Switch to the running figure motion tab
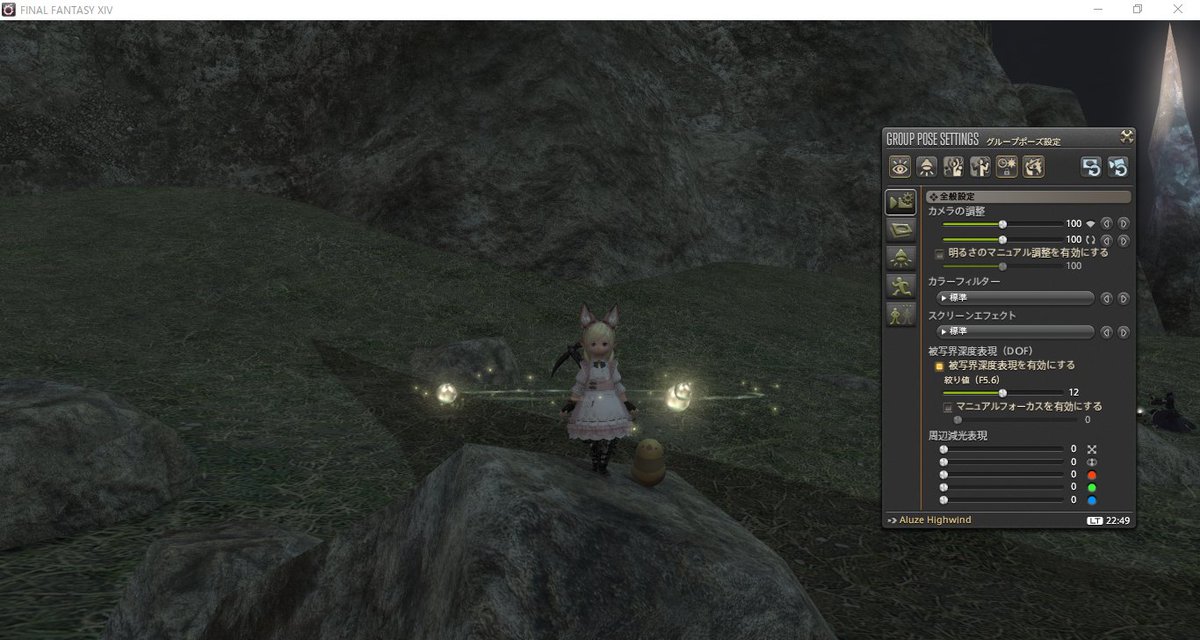This screenshot has width=1200, height=640. (x=899, y=286)
